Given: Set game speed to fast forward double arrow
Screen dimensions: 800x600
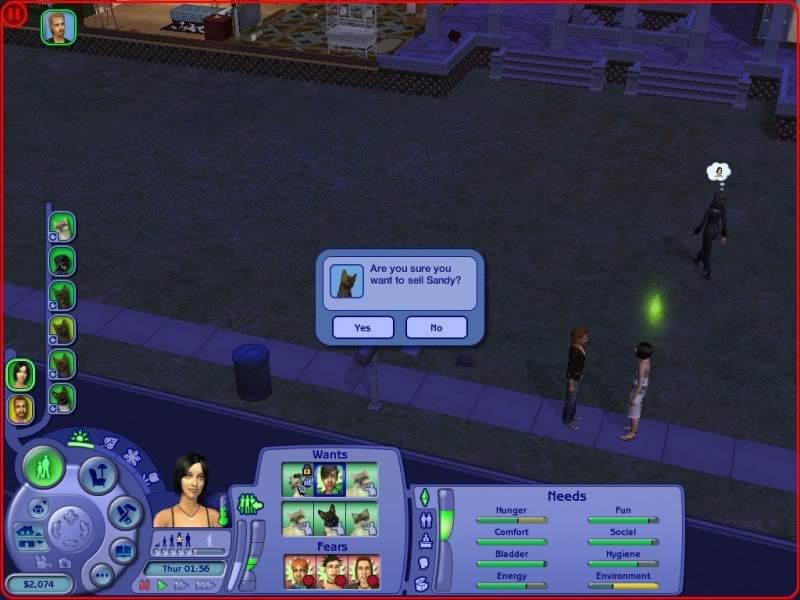Looking at the screenshot, I should [x=182, y=584].
